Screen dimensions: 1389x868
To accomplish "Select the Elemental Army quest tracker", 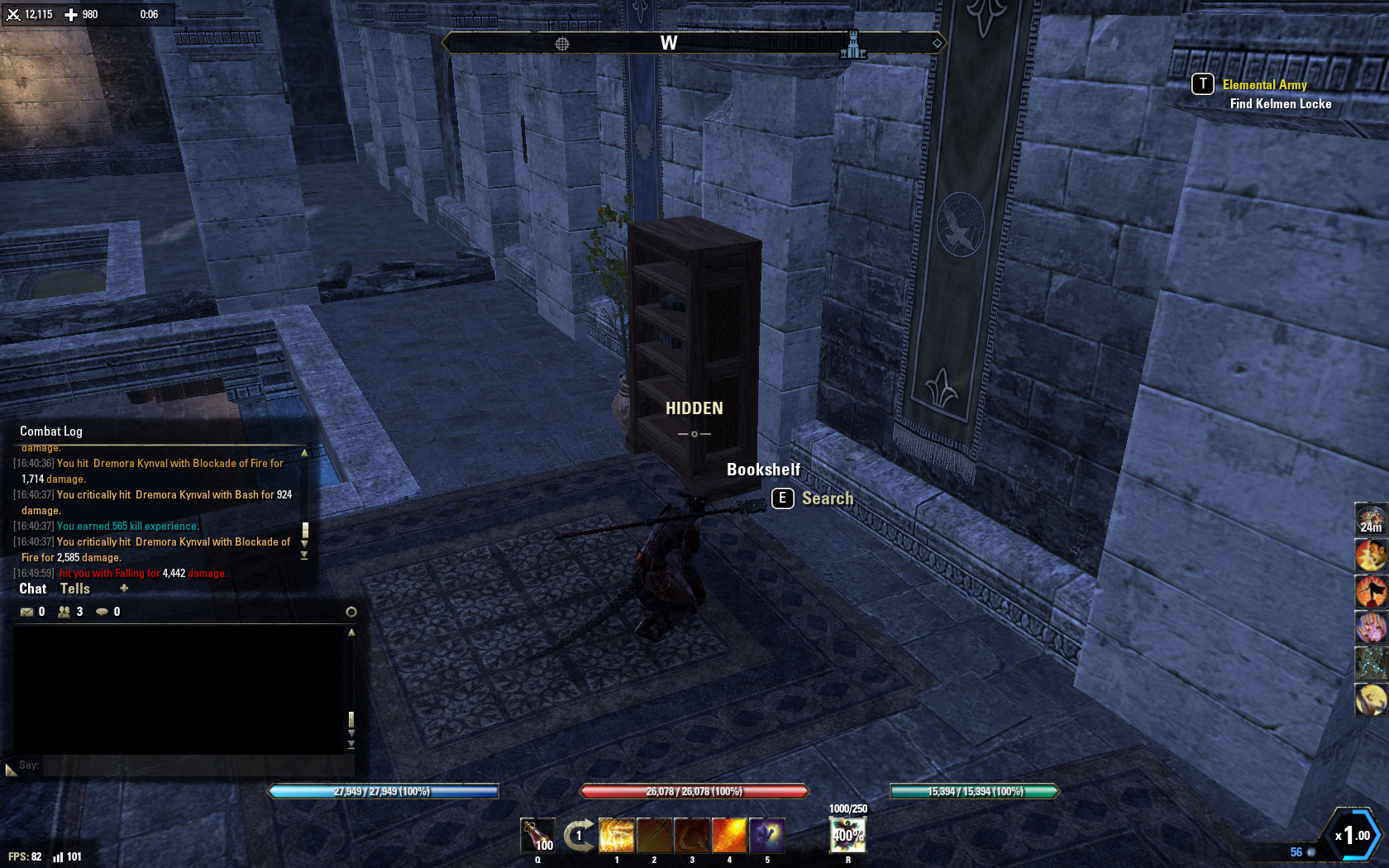I will [x=1264, y=85].
